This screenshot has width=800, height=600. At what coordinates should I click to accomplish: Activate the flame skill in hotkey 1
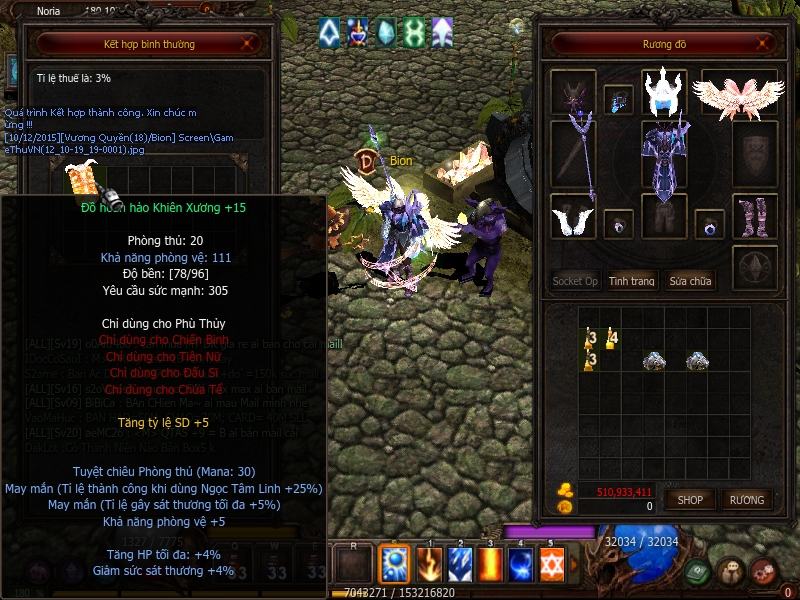click(428, 564)
